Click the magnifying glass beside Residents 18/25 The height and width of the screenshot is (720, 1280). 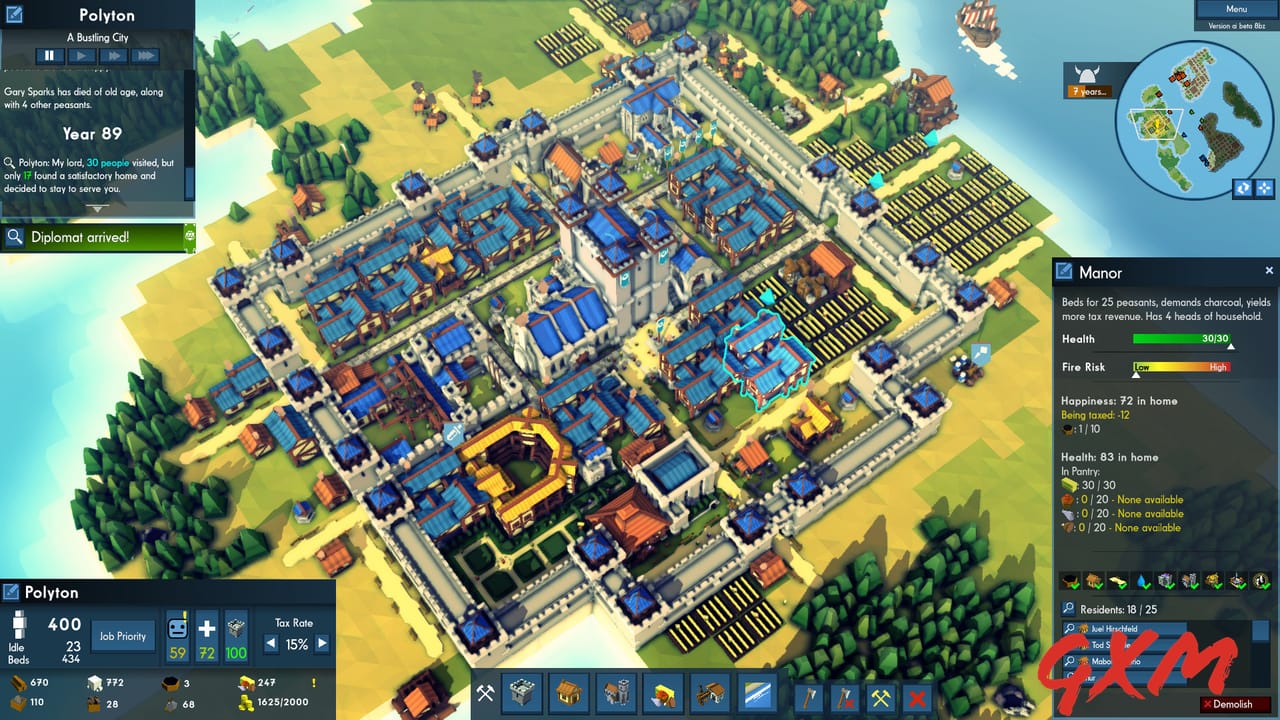tap(1068, 607)
